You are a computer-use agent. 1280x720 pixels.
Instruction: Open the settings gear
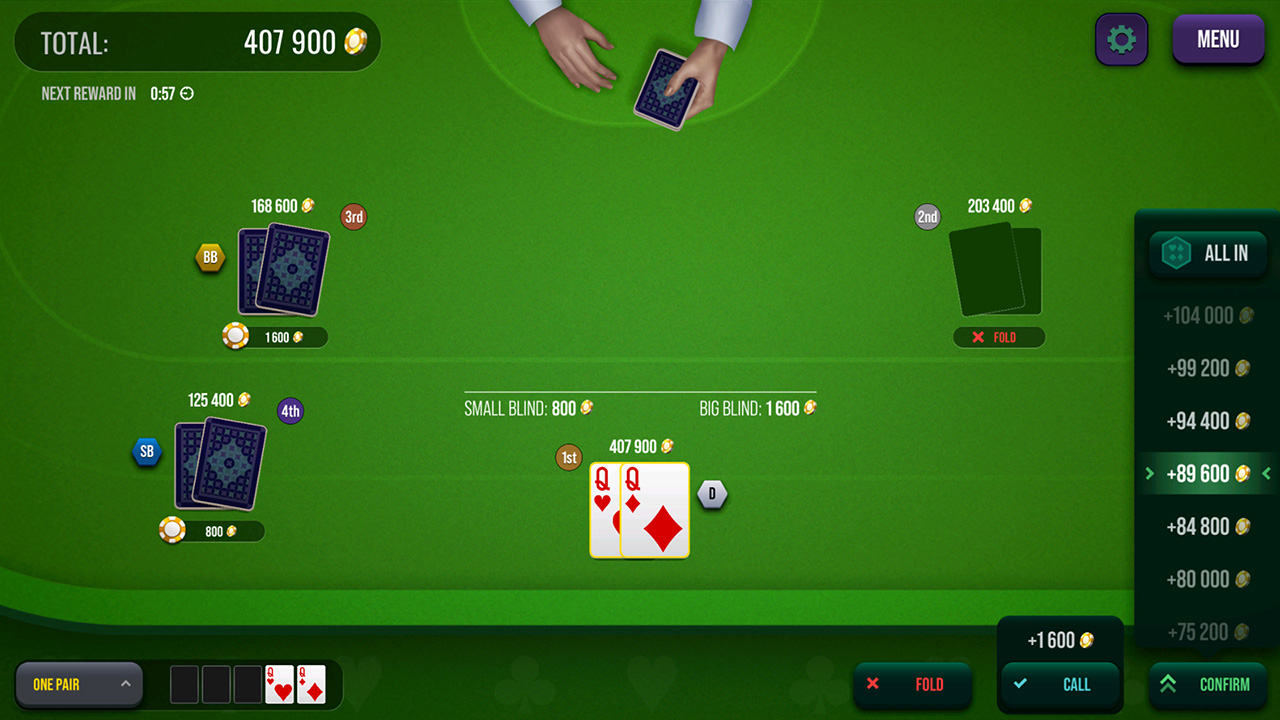tap(1121, 39)
